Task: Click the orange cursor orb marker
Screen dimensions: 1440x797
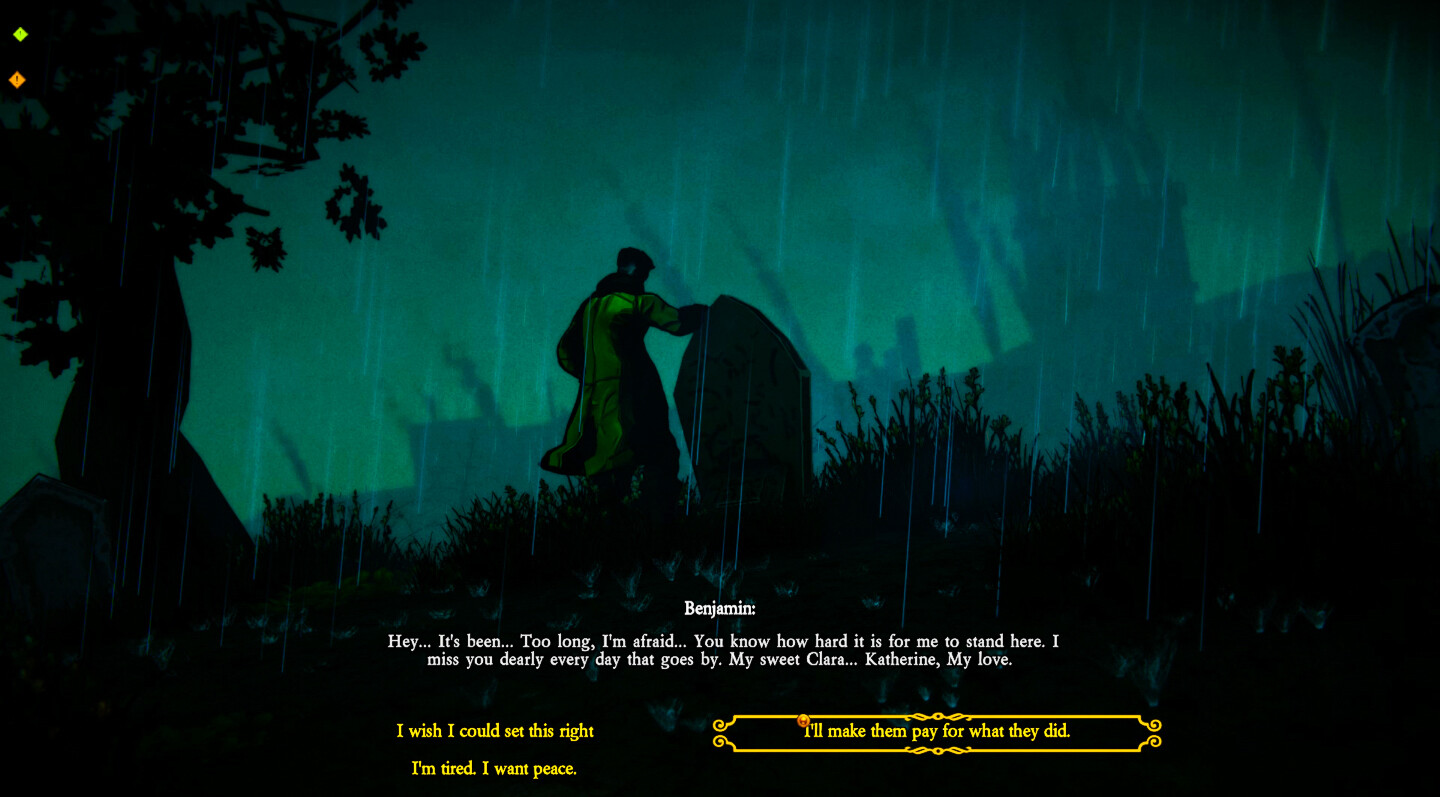Action: tap(803, 720)
